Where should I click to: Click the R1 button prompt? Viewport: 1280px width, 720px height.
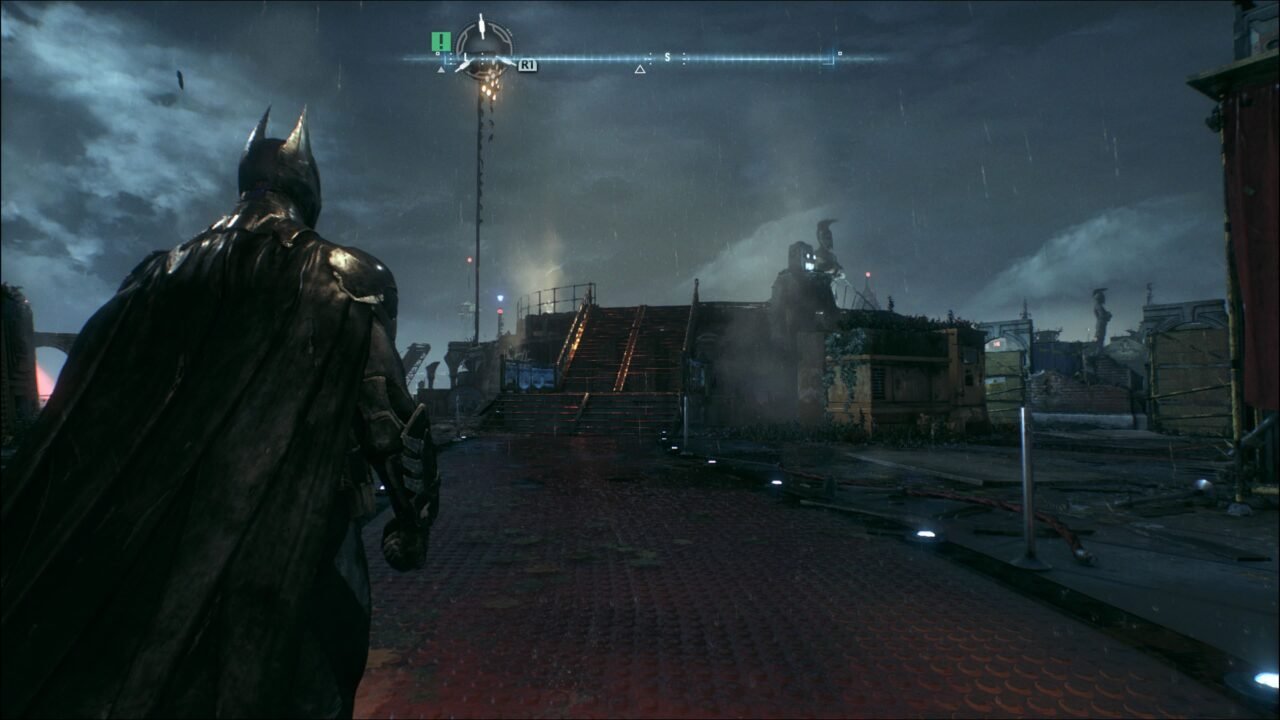(x=528, y=65)
